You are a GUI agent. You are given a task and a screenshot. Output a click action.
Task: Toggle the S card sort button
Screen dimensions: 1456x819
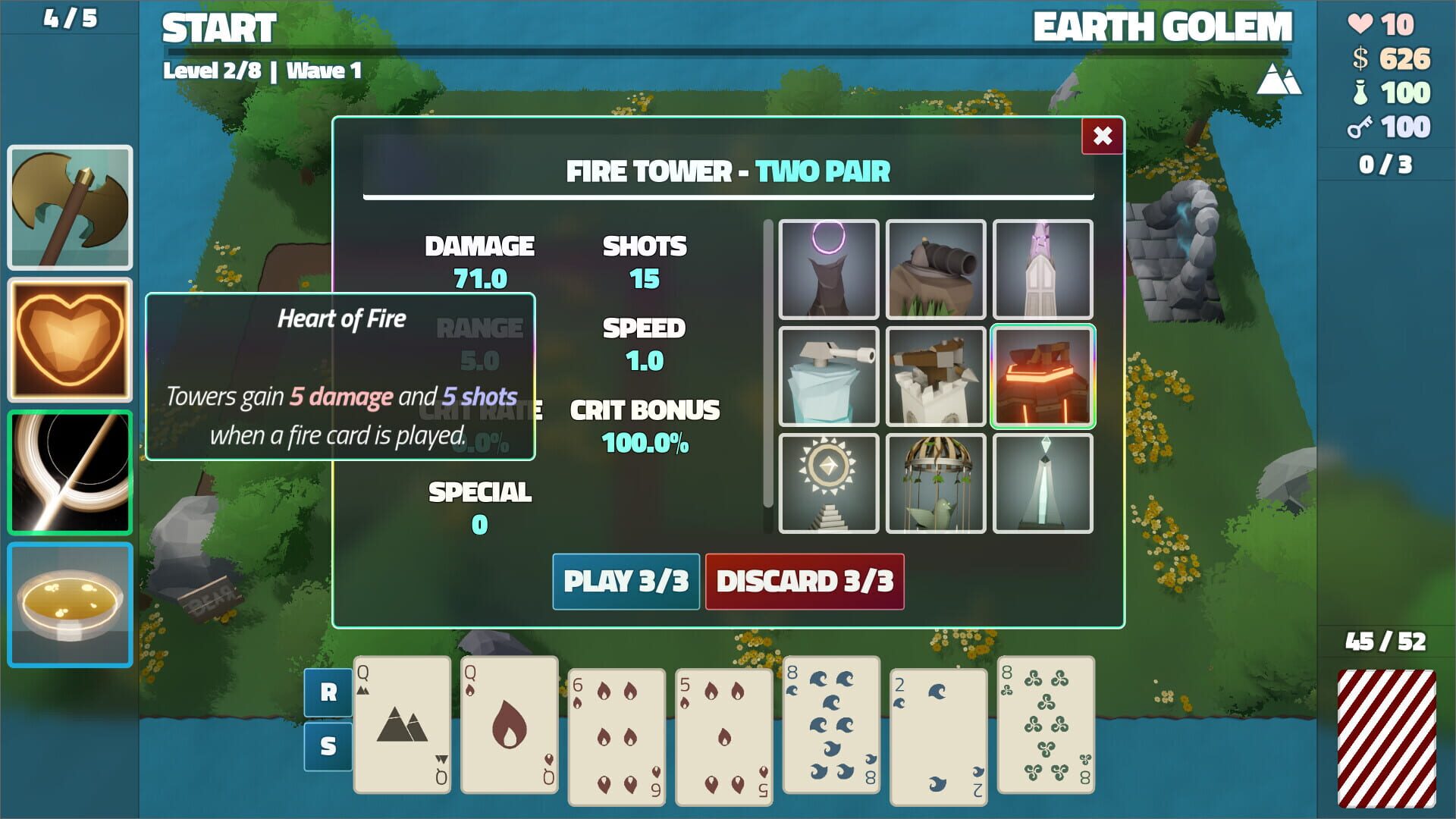(x=329, y=747)
